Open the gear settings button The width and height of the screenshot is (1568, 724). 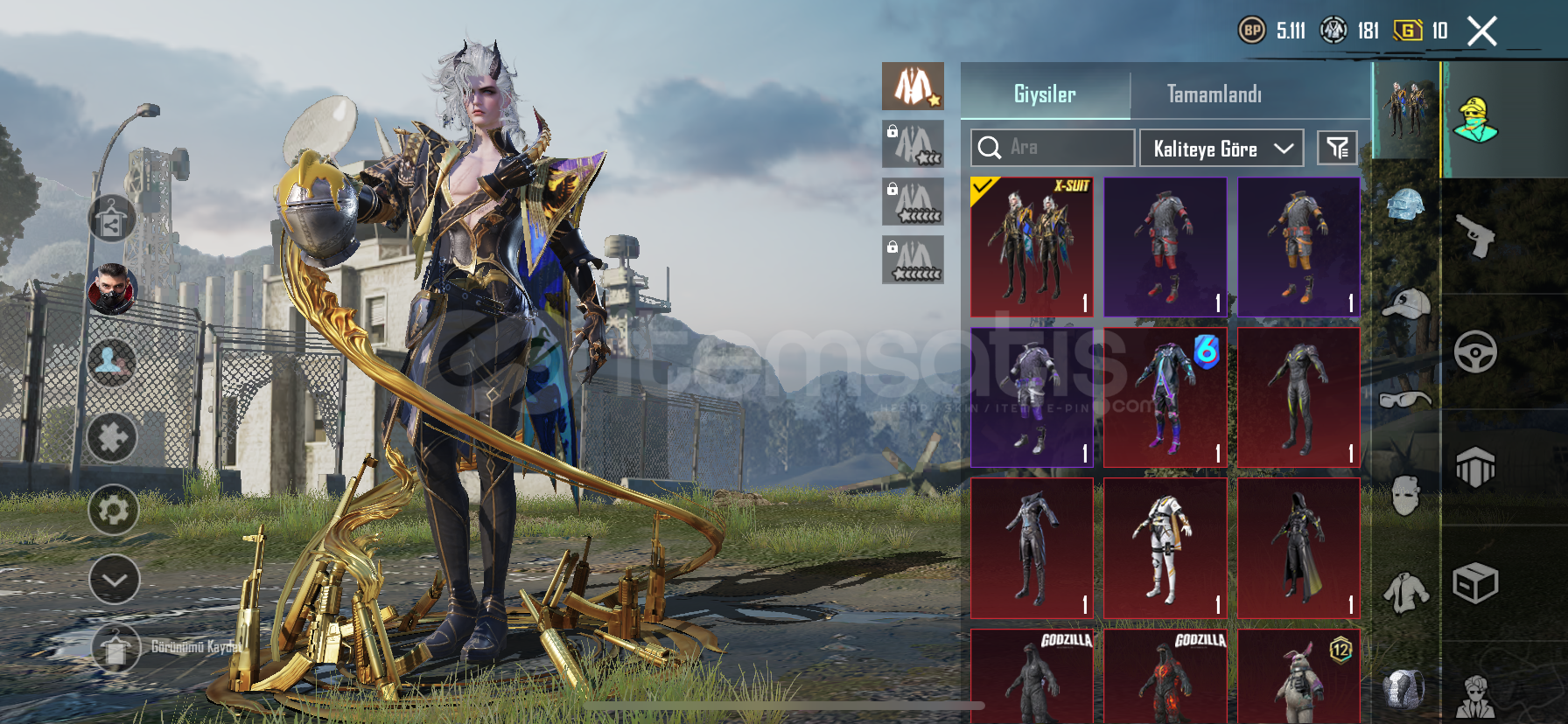tap(113, 510)
